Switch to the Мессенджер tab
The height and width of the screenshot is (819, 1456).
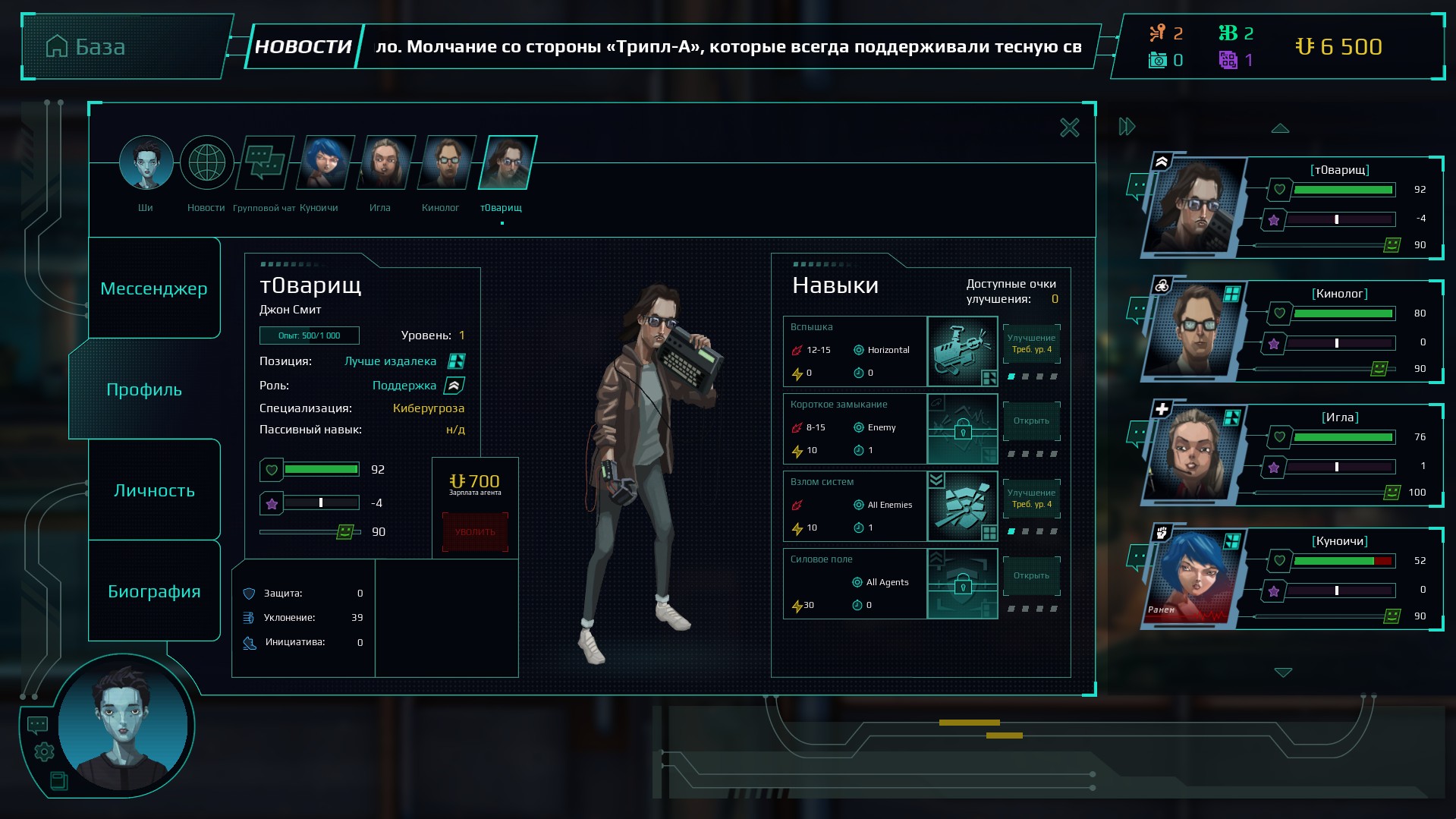pos(154,288)
